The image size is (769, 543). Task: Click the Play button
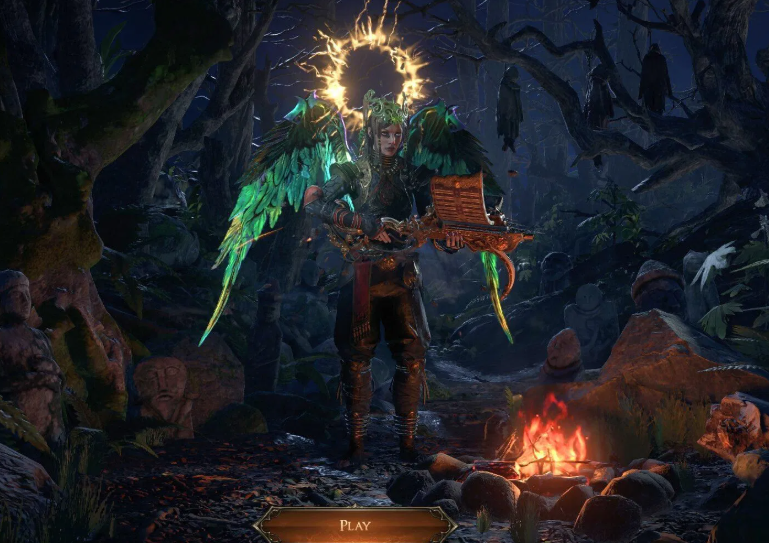coord(355,524)
